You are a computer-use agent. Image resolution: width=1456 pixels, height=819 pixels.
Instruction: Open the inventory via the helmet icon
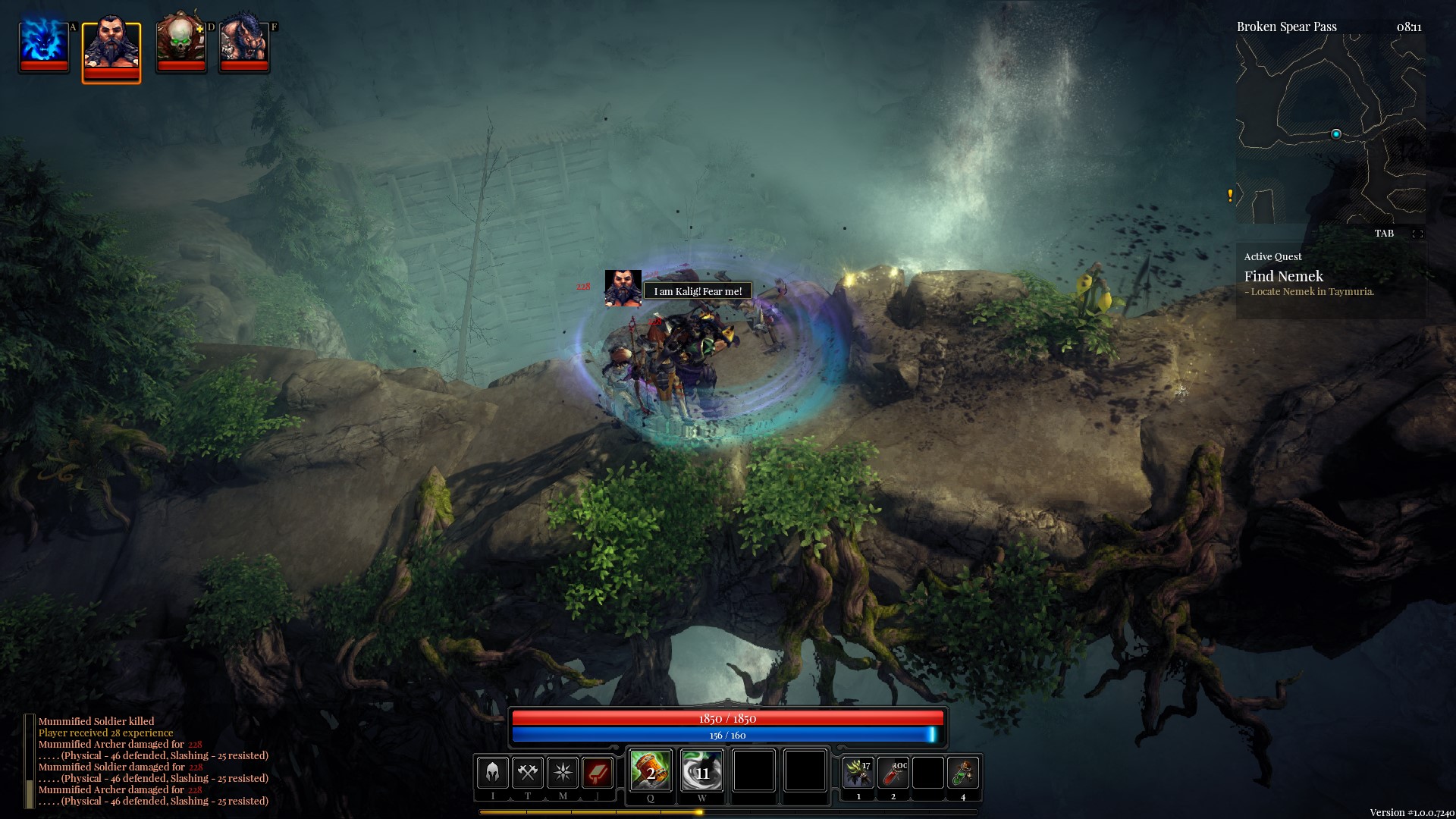[x=492, y=773]
